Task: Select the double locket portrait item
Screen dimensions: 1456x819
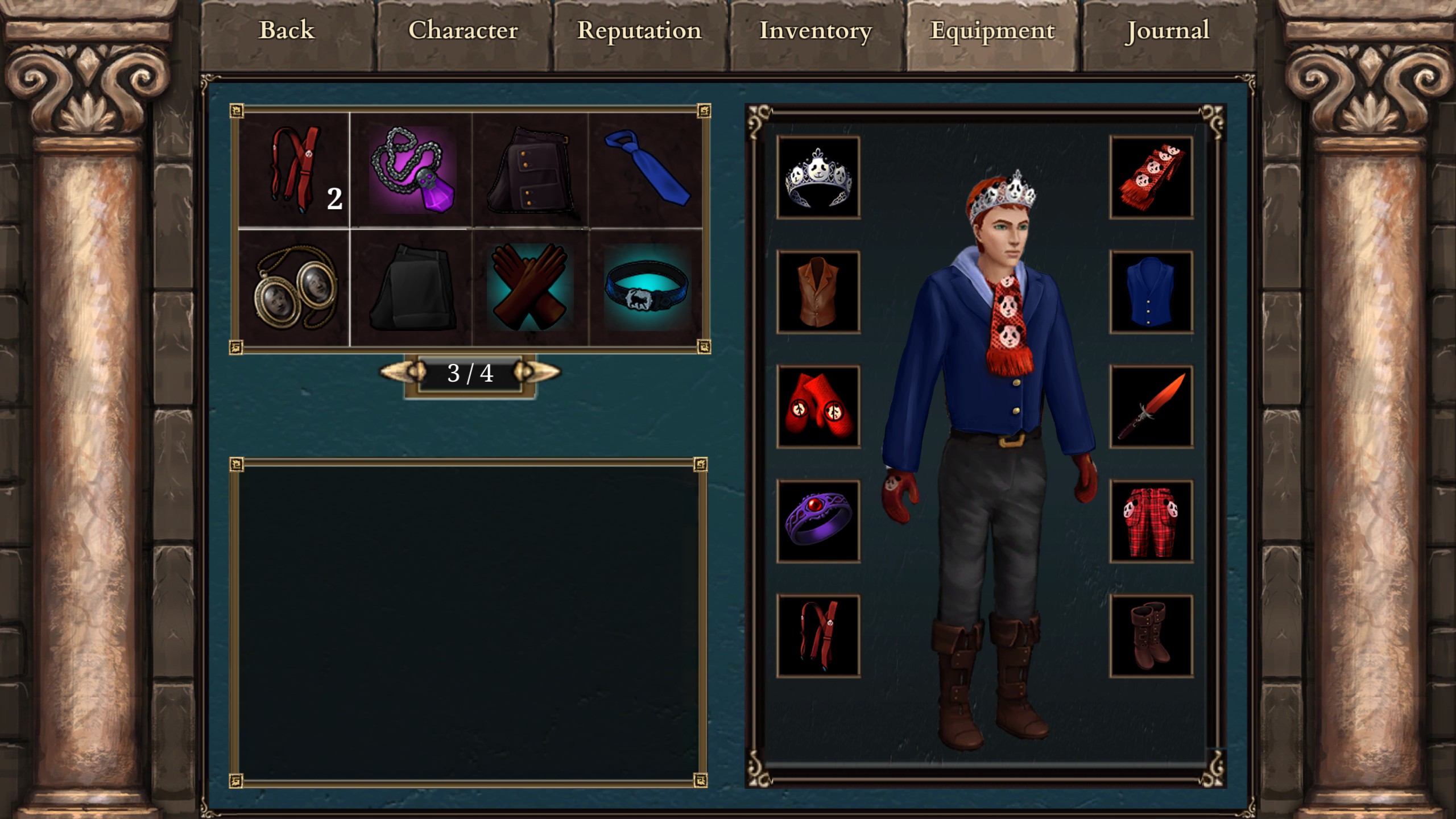Action: (295, 288)
